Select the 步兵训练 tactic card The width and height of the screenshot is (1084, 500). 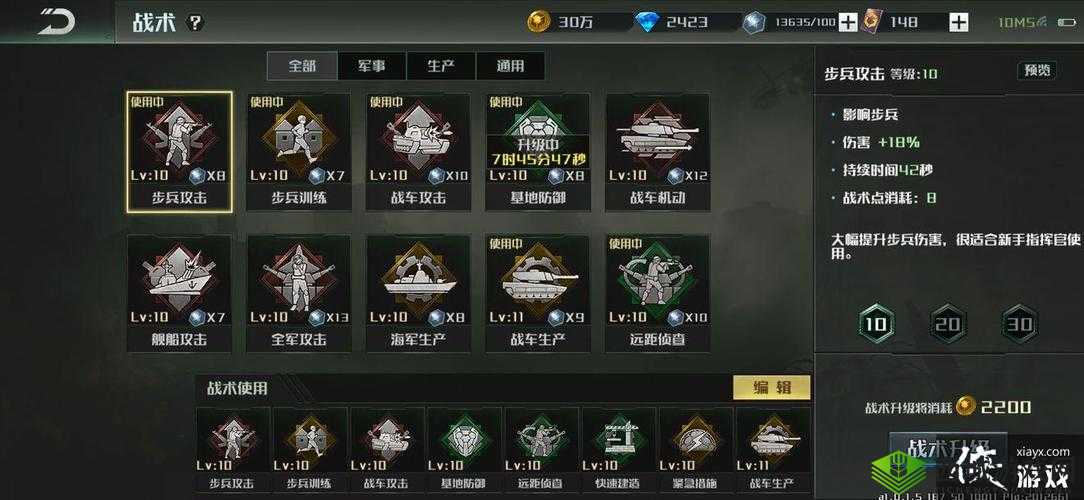pos(299,151)
